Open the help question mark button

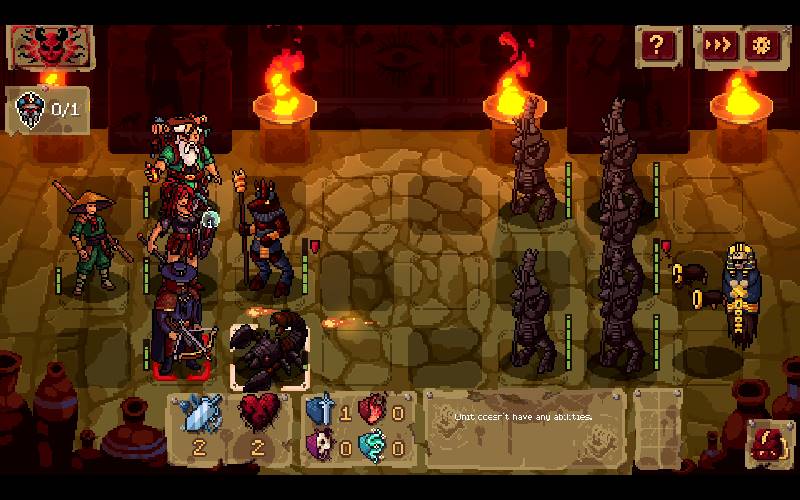click(x=656, y=45)
